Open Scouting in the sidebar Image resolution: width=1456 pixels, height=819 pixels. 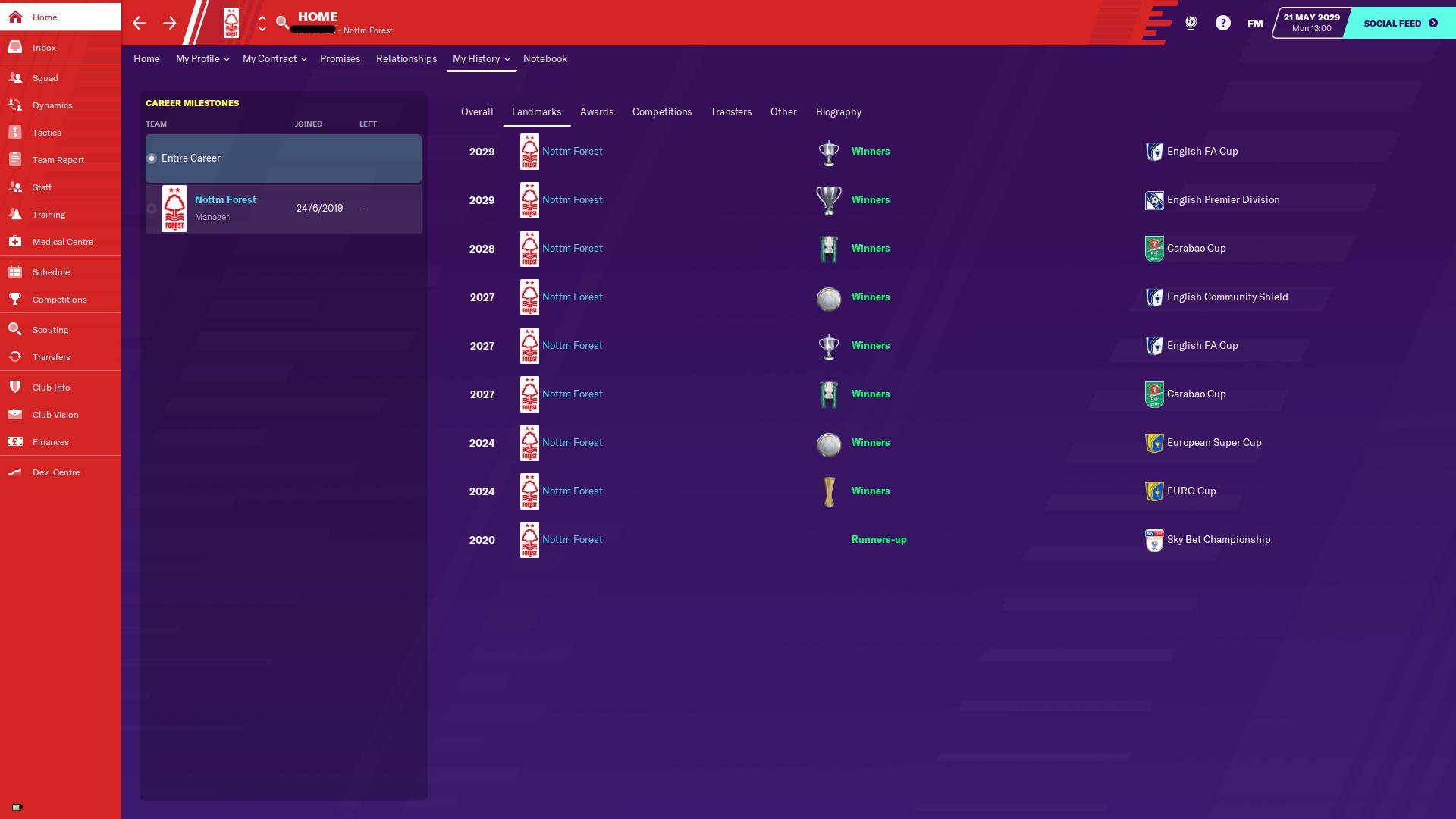[x=50, y=330]
